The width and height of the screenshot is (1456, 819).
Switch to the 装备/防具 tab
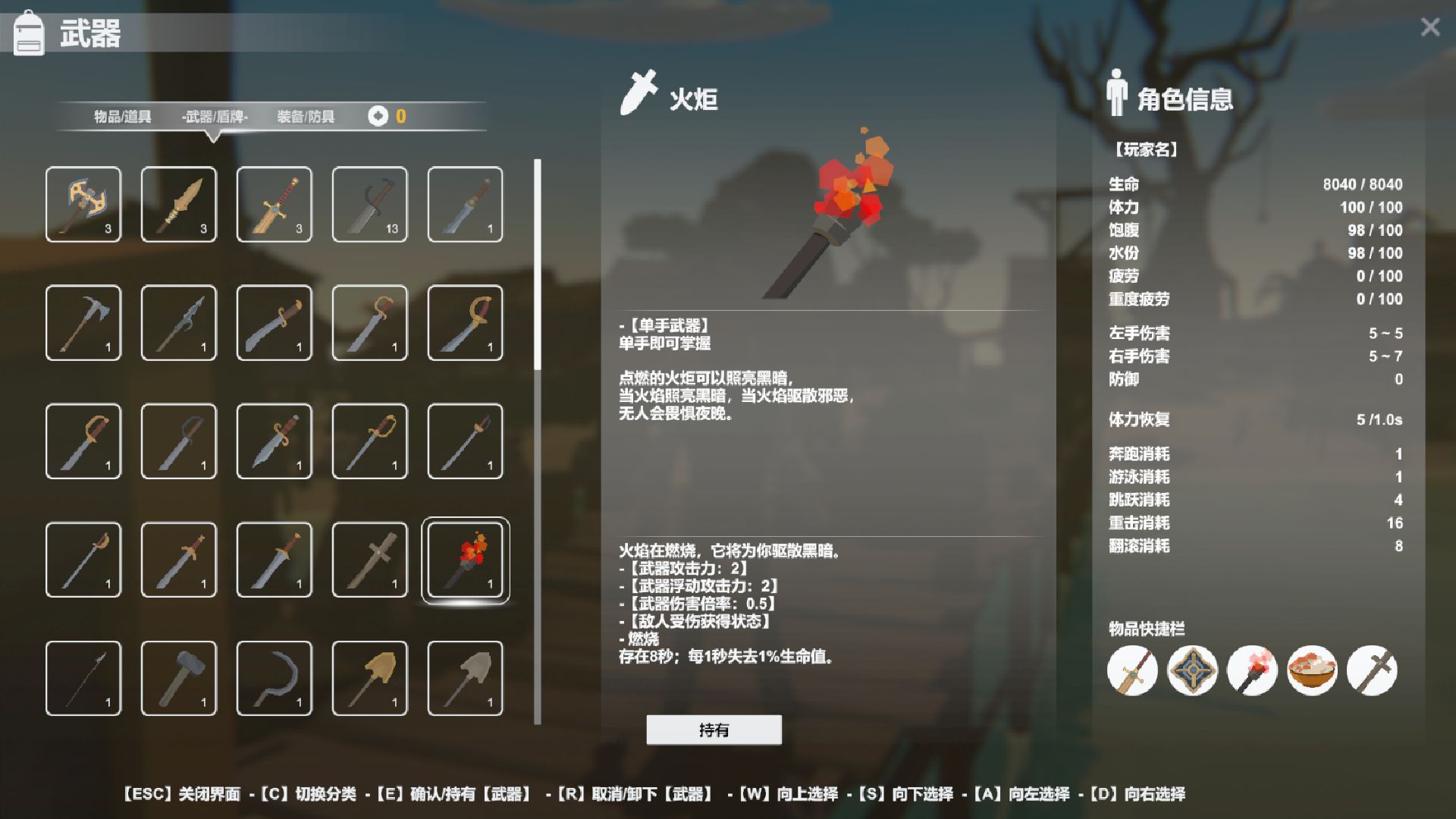pos(306,117)
